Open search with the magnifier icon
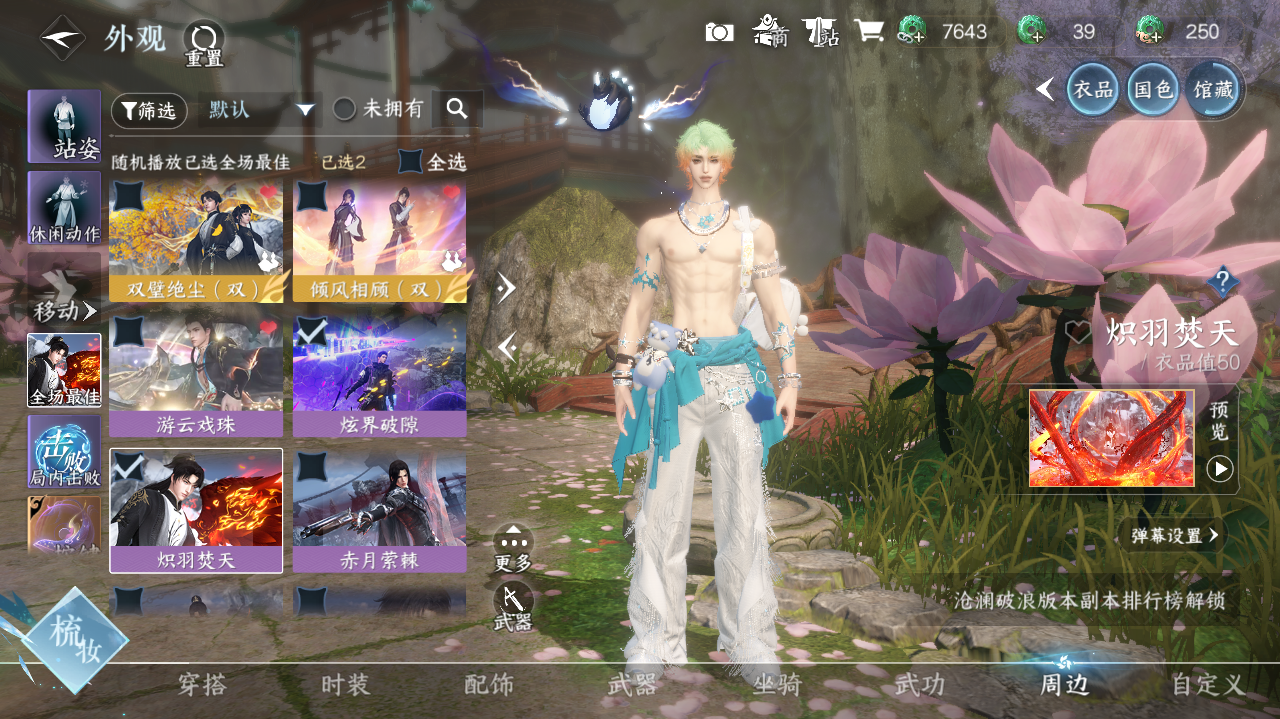1280x719 pixels. click(x=457, y=109)
